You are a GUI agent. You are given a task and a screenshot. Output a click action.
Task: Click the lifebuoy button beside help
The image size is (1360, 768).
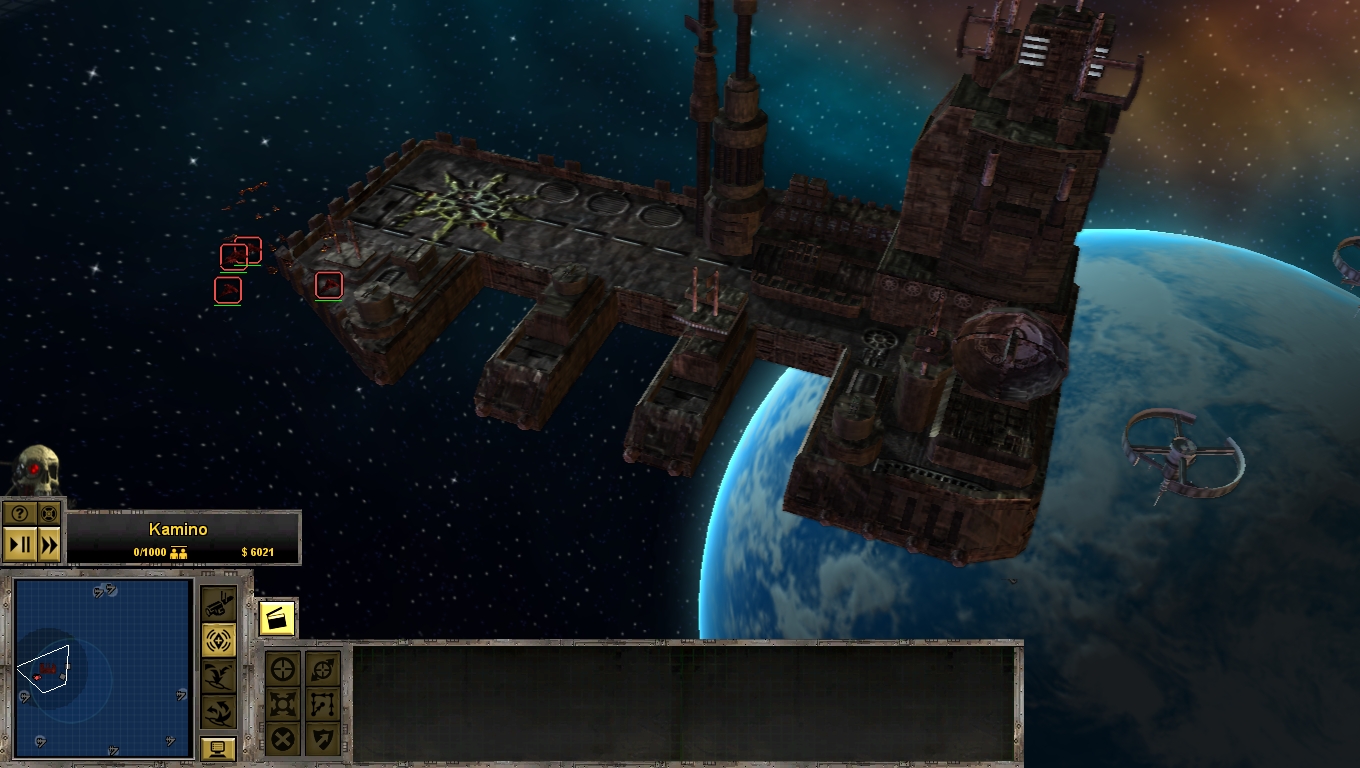coord(48,513)
